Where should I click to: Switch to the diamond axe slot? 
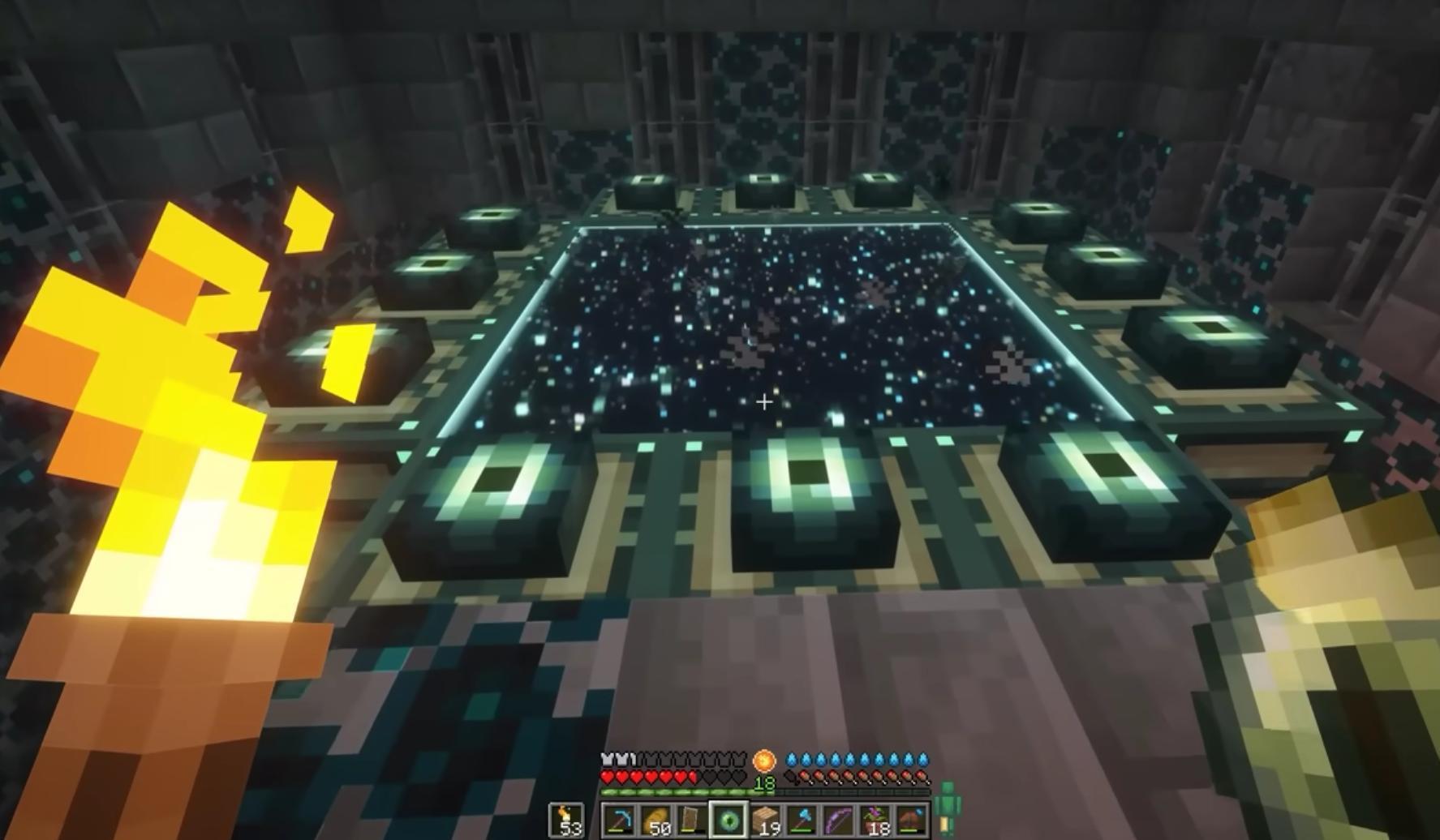(801, 821)
